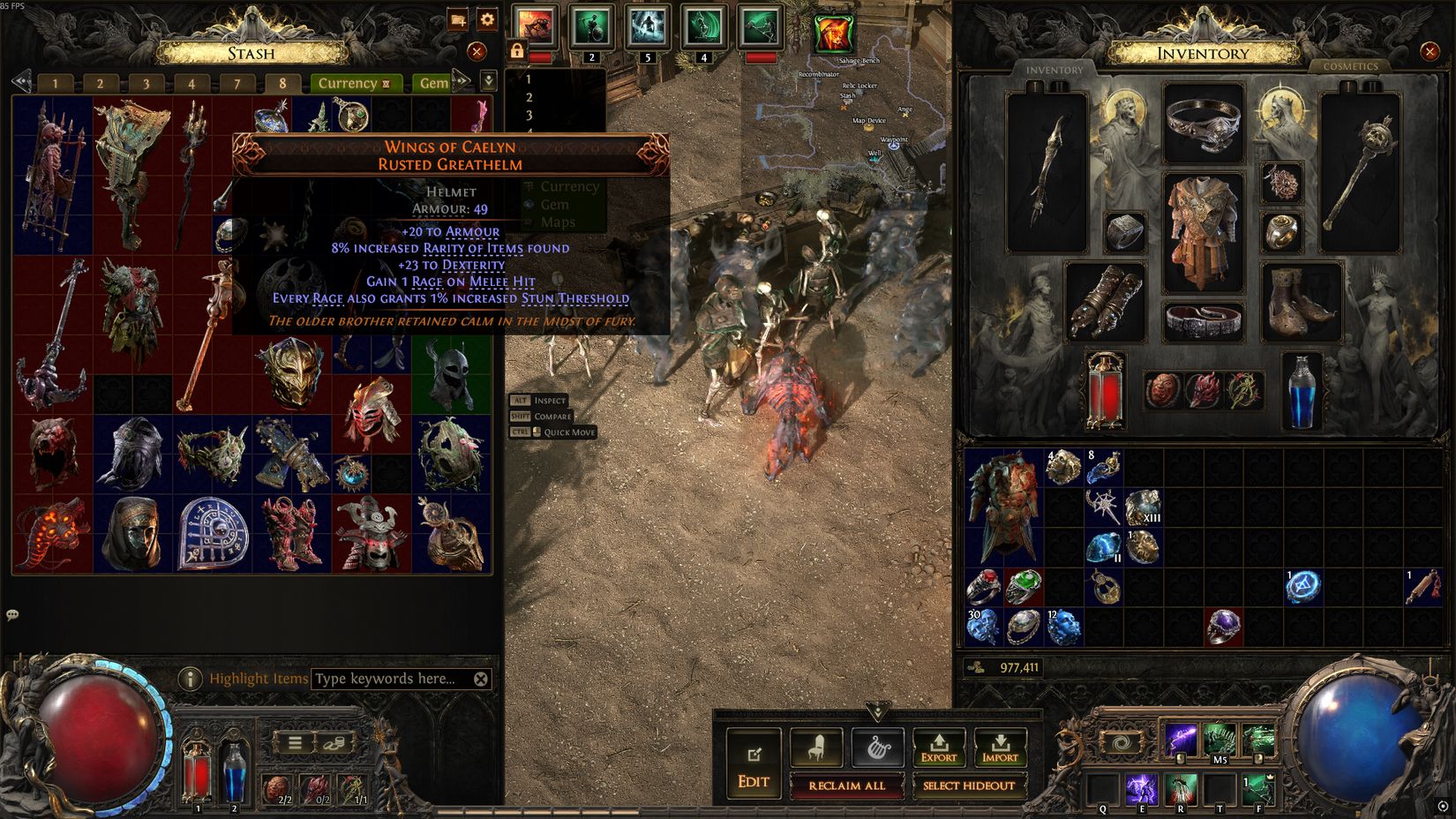
Task: Click the Select Hideout button
Action: coord(971,785)
